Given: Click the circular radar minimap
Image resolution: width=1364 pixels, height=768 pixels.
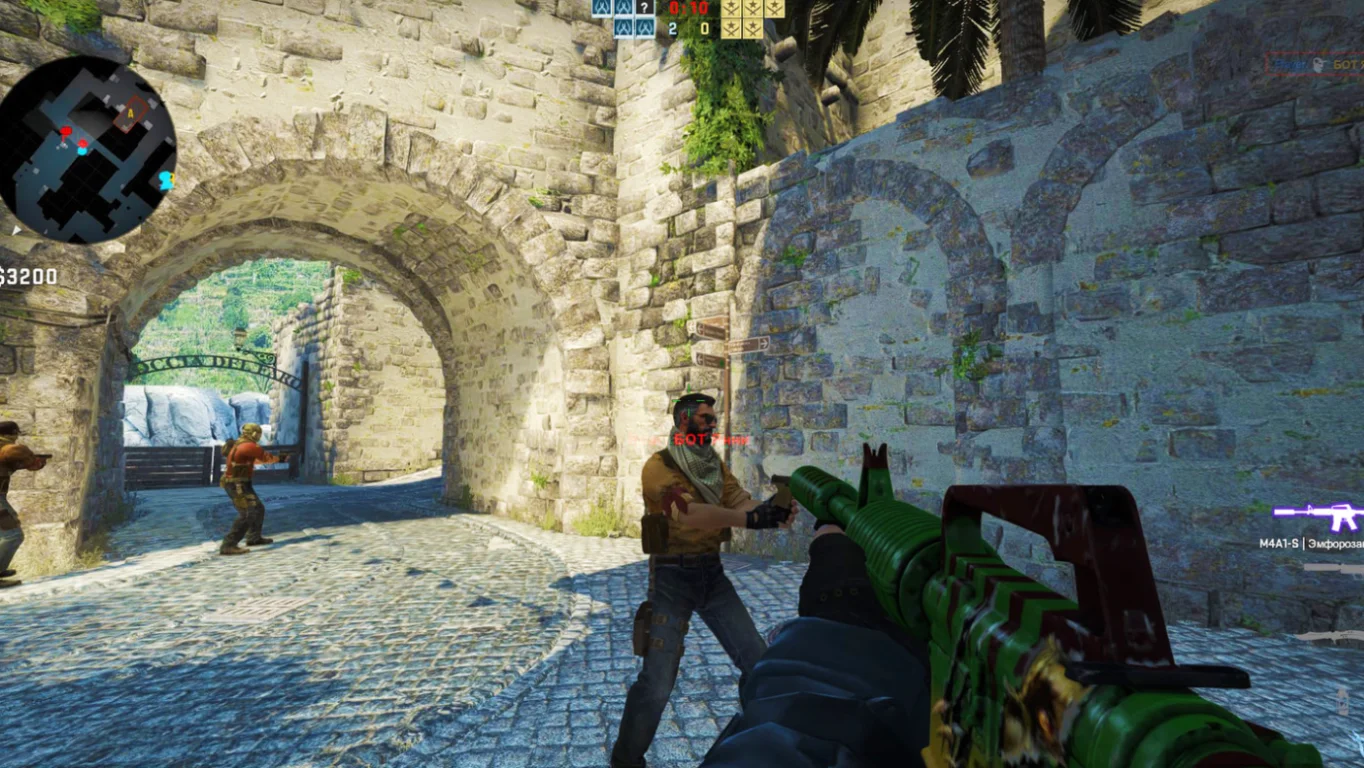Looking at the screenshot, I should tap(88, 149).
